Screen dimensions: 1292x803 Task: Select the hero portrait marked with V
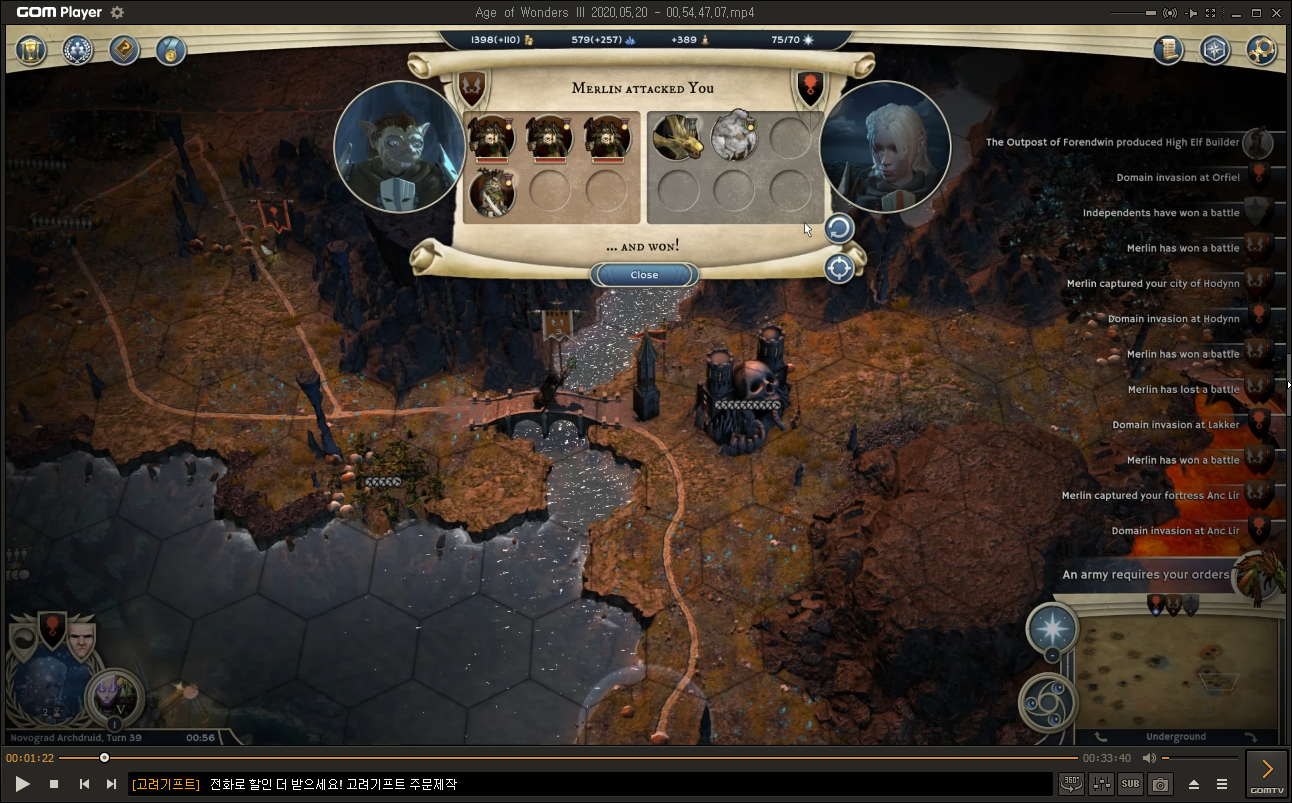(x=115, y=696)
